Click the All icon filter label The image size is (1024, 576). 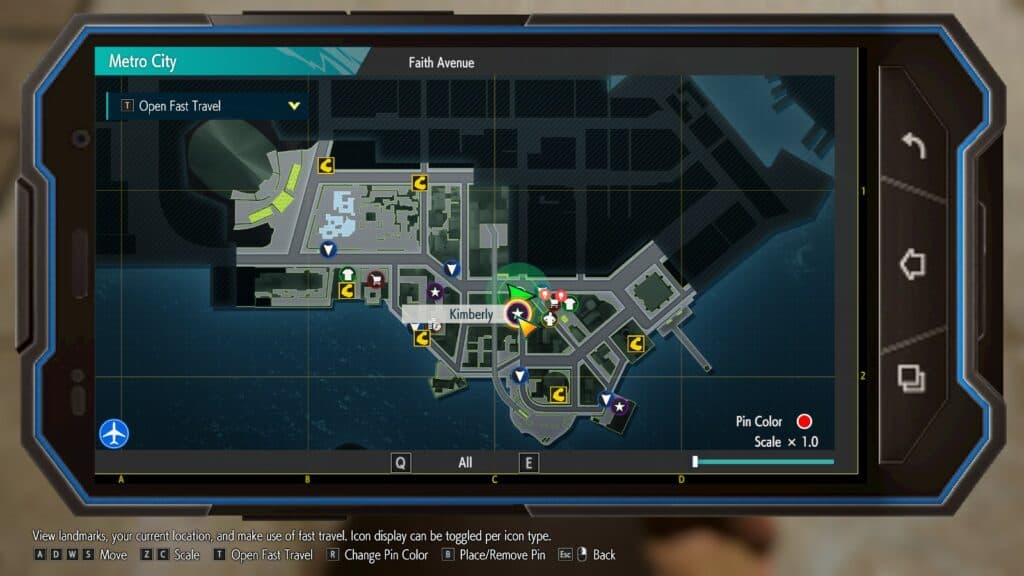(x=465, y=463)
